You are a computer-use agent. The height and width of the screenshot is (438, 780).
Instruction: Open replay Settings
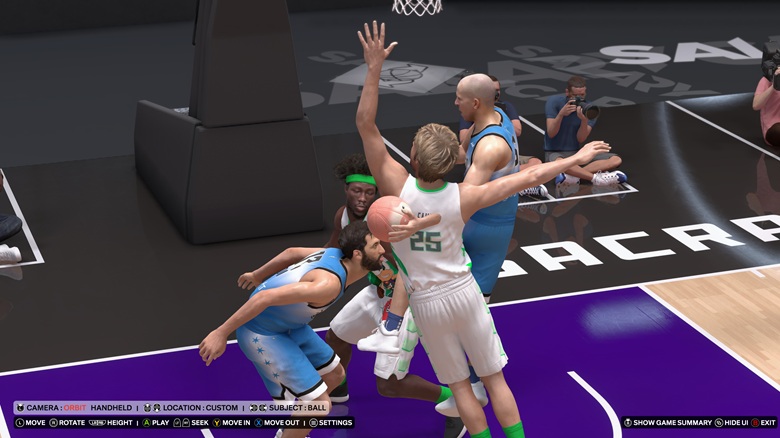pyautogui.click(x=330, y=423)
